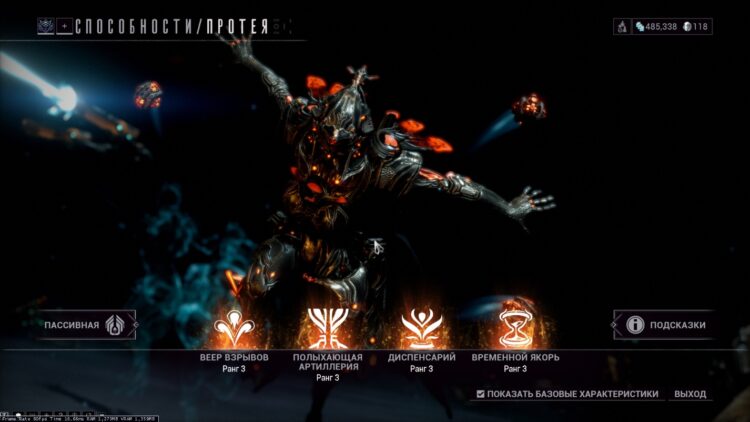Exit the screen with the Выход button

[690, 394]
